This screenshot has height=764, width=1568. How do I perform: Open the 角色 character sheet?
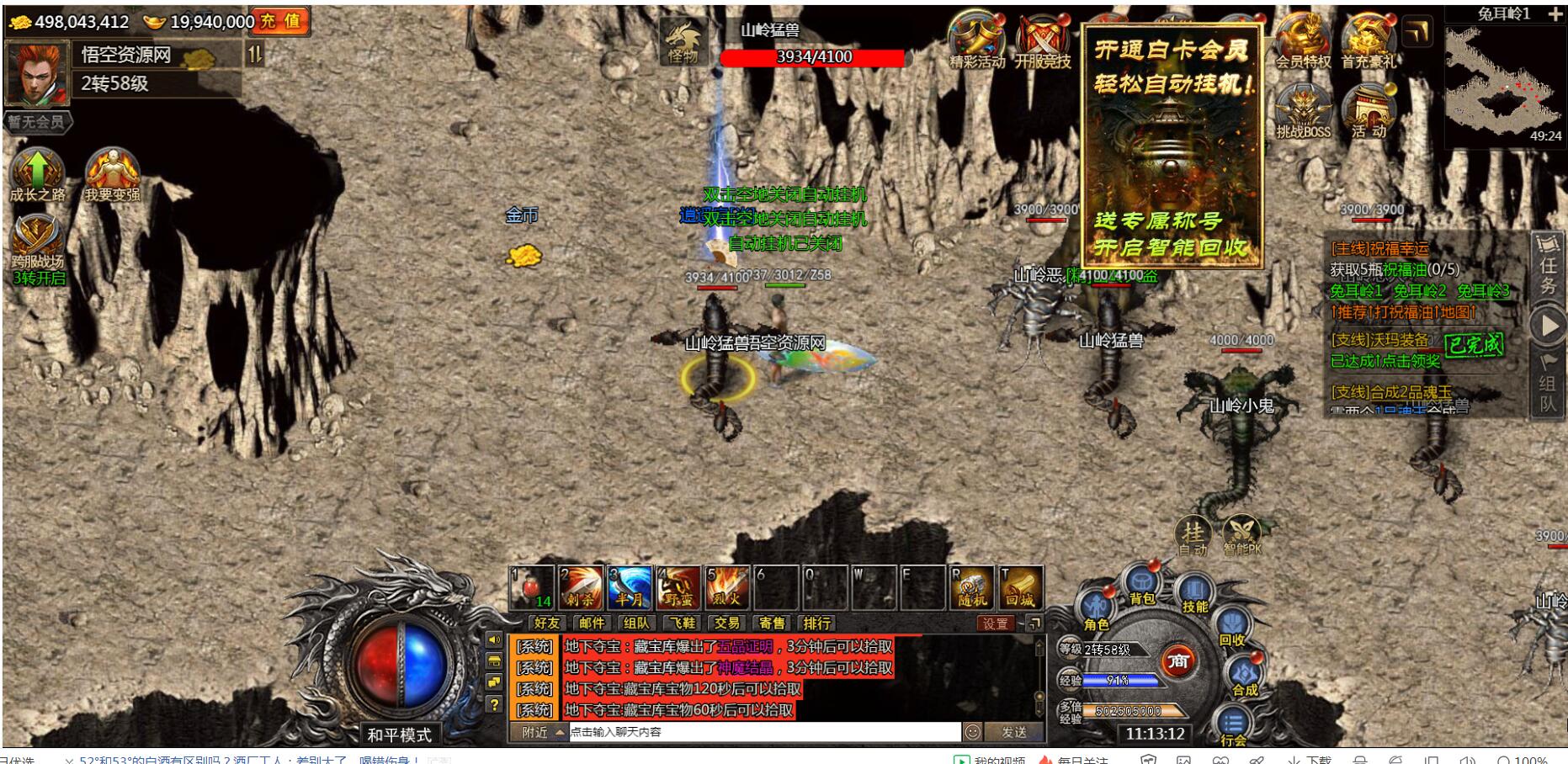coord(1096,610)
